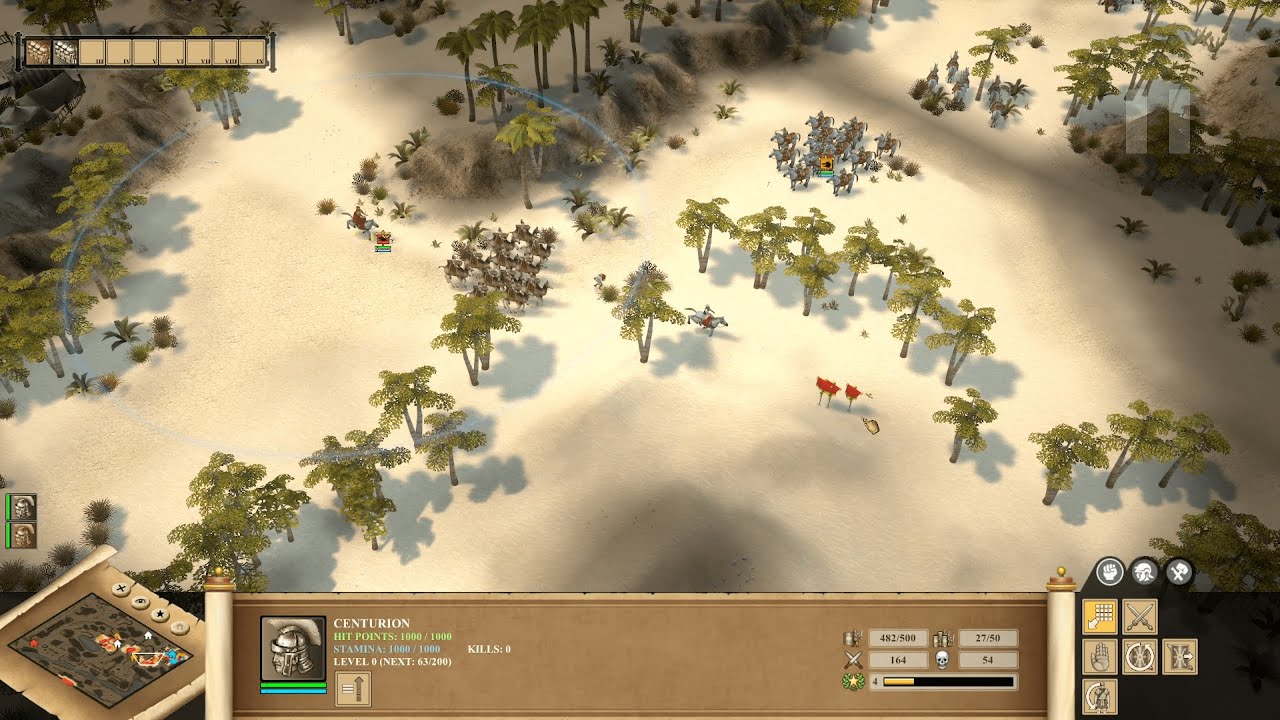Choose the crossed swords attack command
The image size is (1280, 720).
tap(1140, 617)
